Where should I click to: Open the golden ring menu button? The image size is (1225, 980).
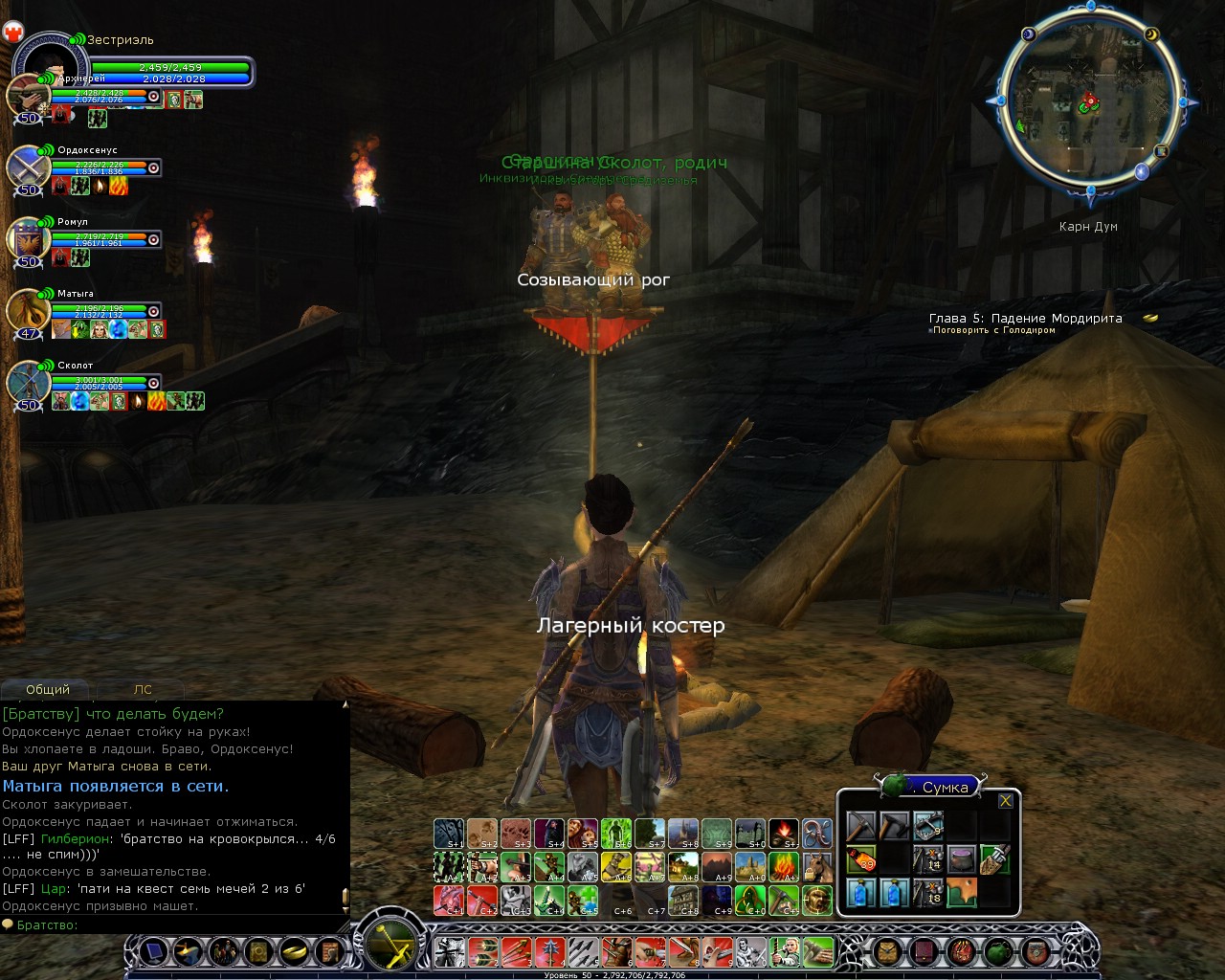point(294,951)
